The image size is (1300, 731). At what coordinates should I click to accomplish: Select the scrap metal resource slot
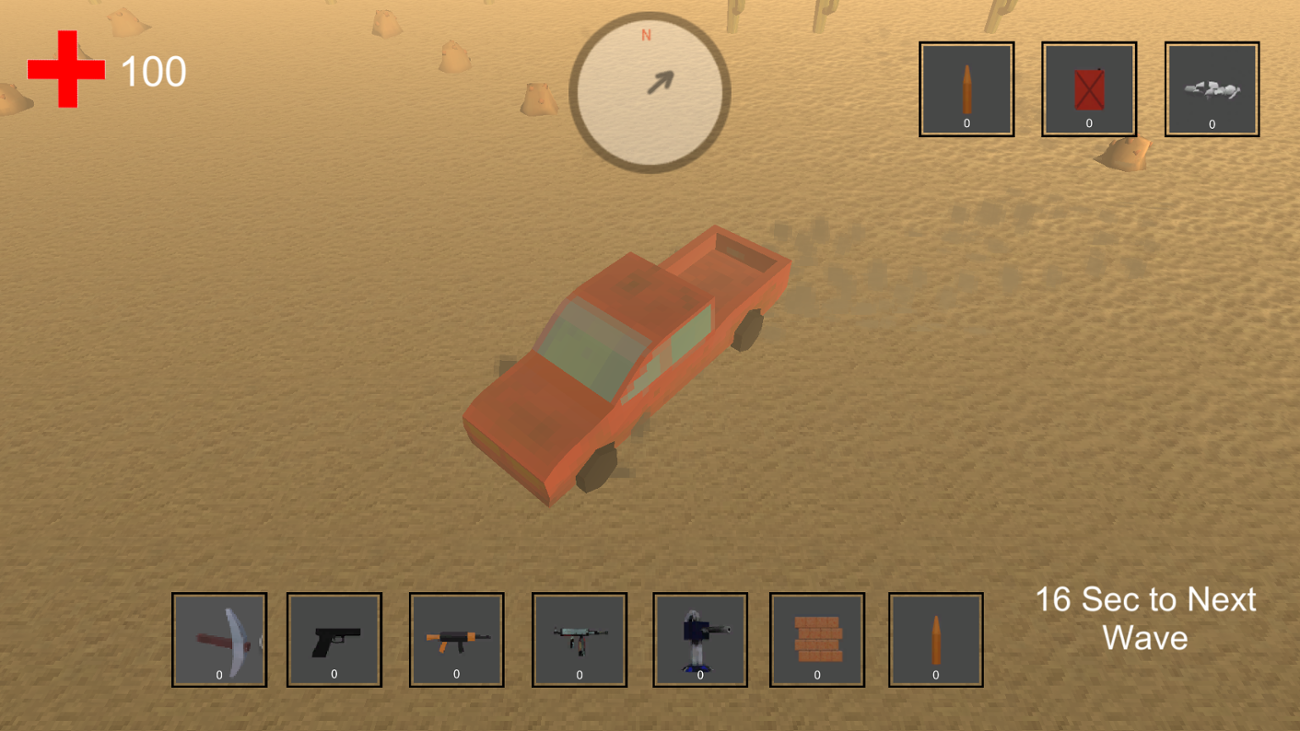[x=1211, y=88]
